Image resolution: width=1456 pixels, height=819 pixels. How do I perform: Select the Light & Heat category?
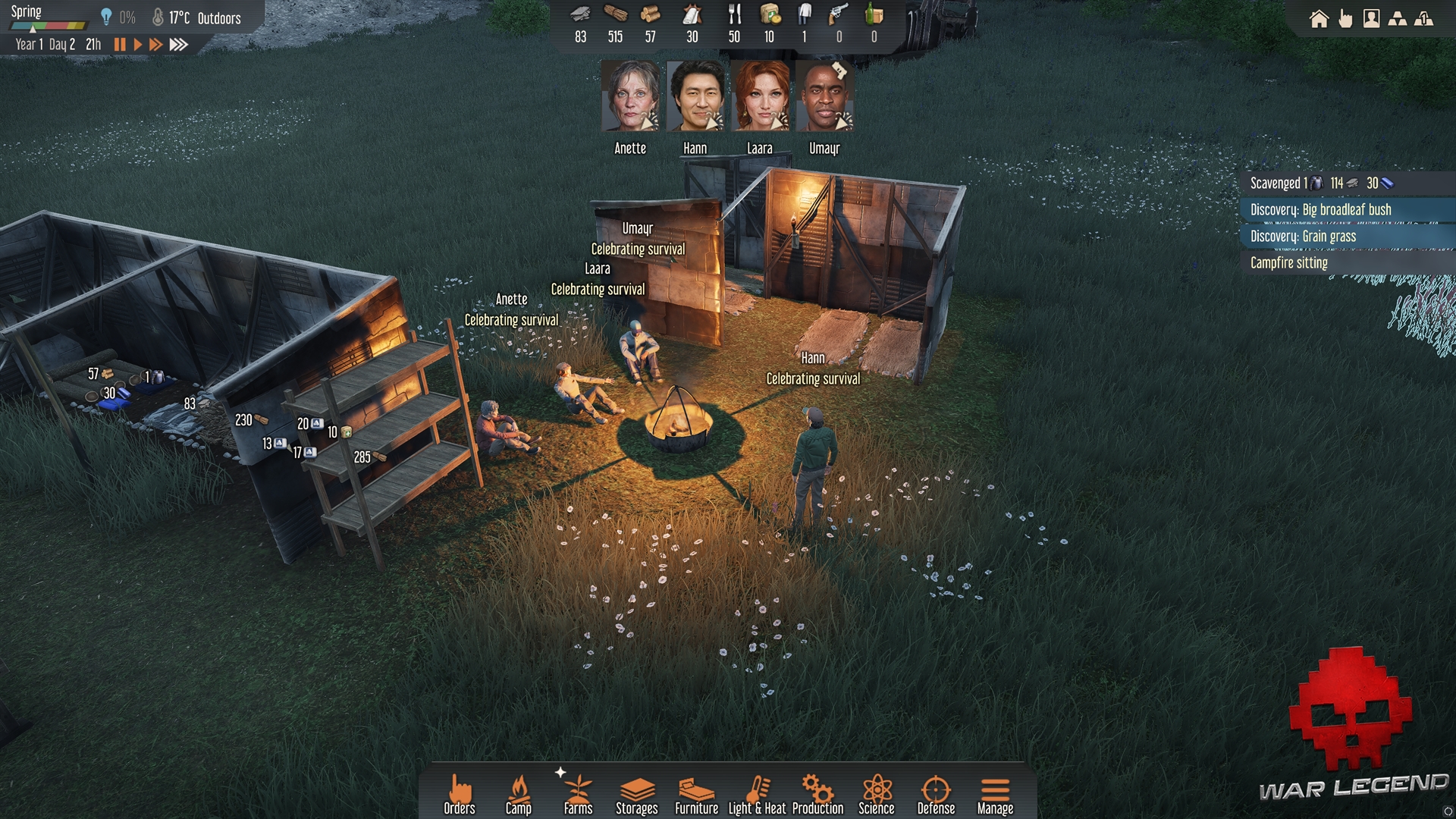click(x=757, y=794)
